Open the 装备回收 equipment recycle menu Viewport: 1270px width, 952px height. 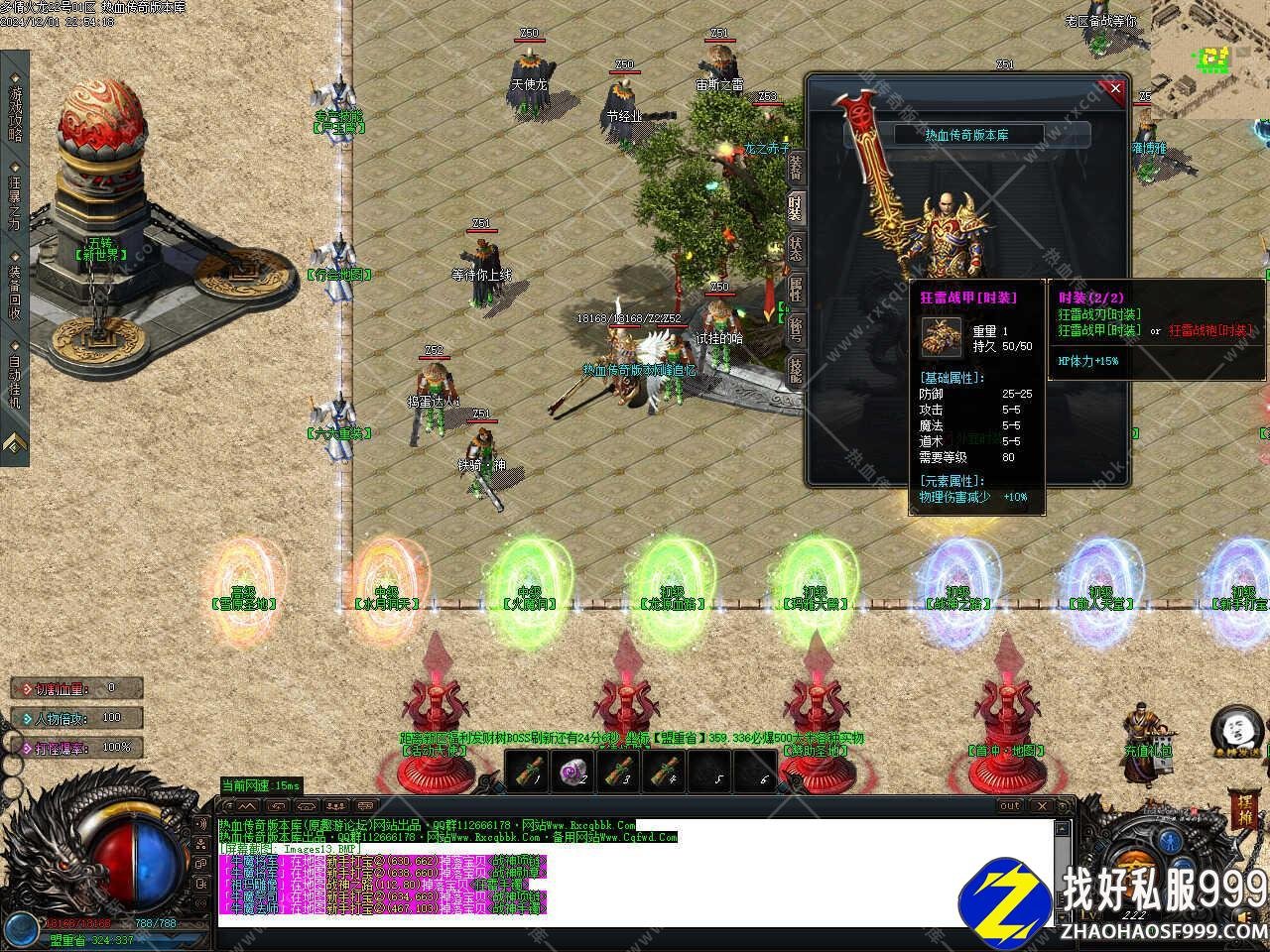(15, 292)
